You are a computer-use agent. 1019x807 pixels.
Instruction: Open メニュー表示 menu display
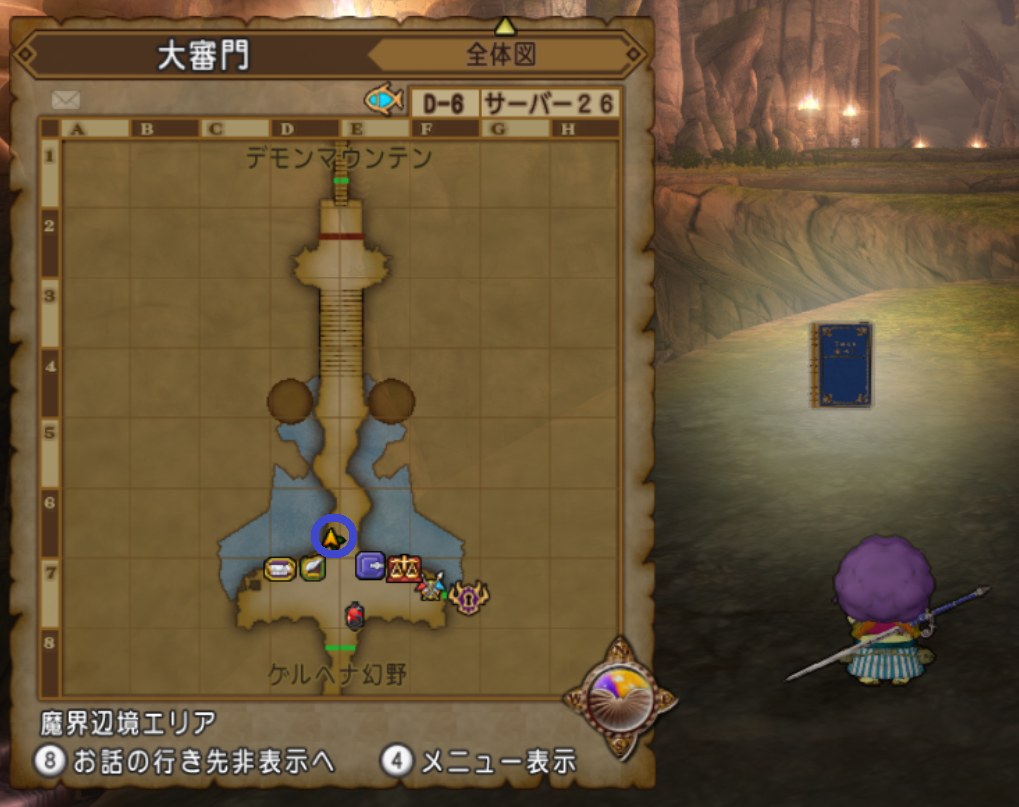click(480, 761)
